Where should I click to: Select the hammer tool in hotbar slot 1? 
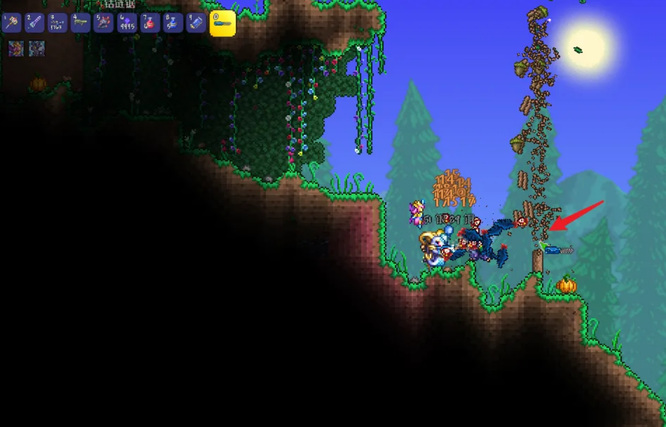tap(11, 21)
